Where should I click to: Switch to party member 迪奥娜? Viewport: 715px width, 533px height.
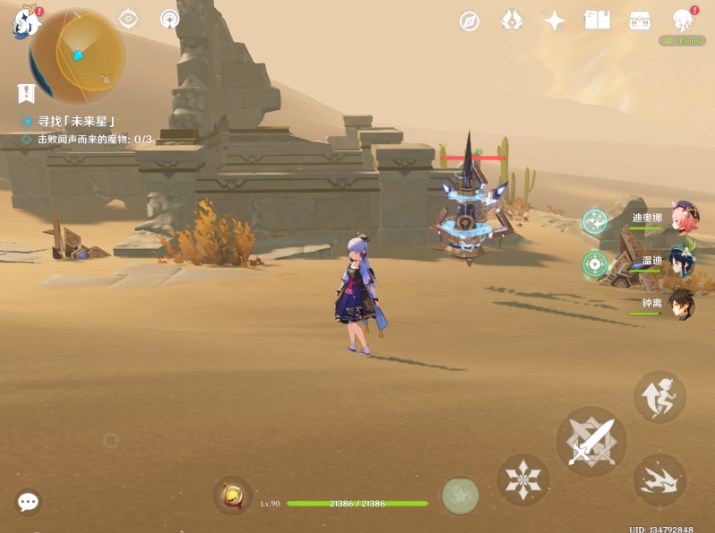(684, 219)
